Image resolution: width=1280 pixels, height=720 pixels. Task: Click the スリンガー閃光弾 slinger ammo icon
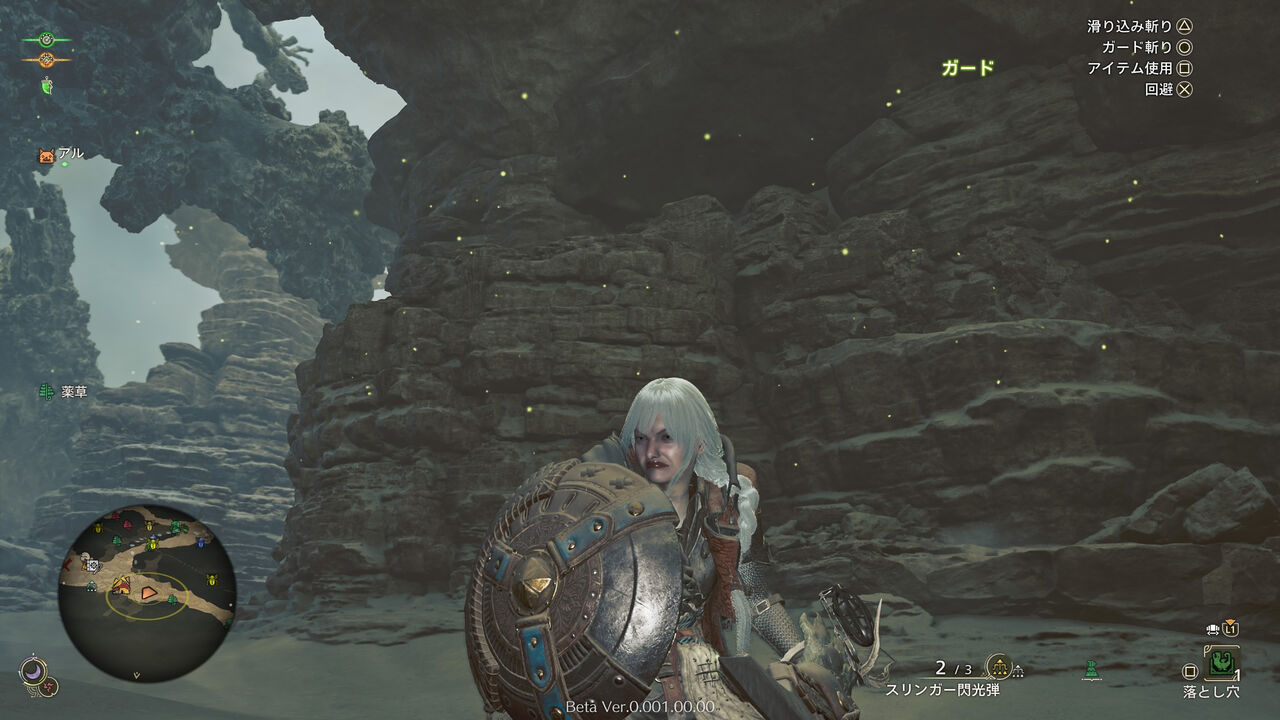[x=998, y=667]
